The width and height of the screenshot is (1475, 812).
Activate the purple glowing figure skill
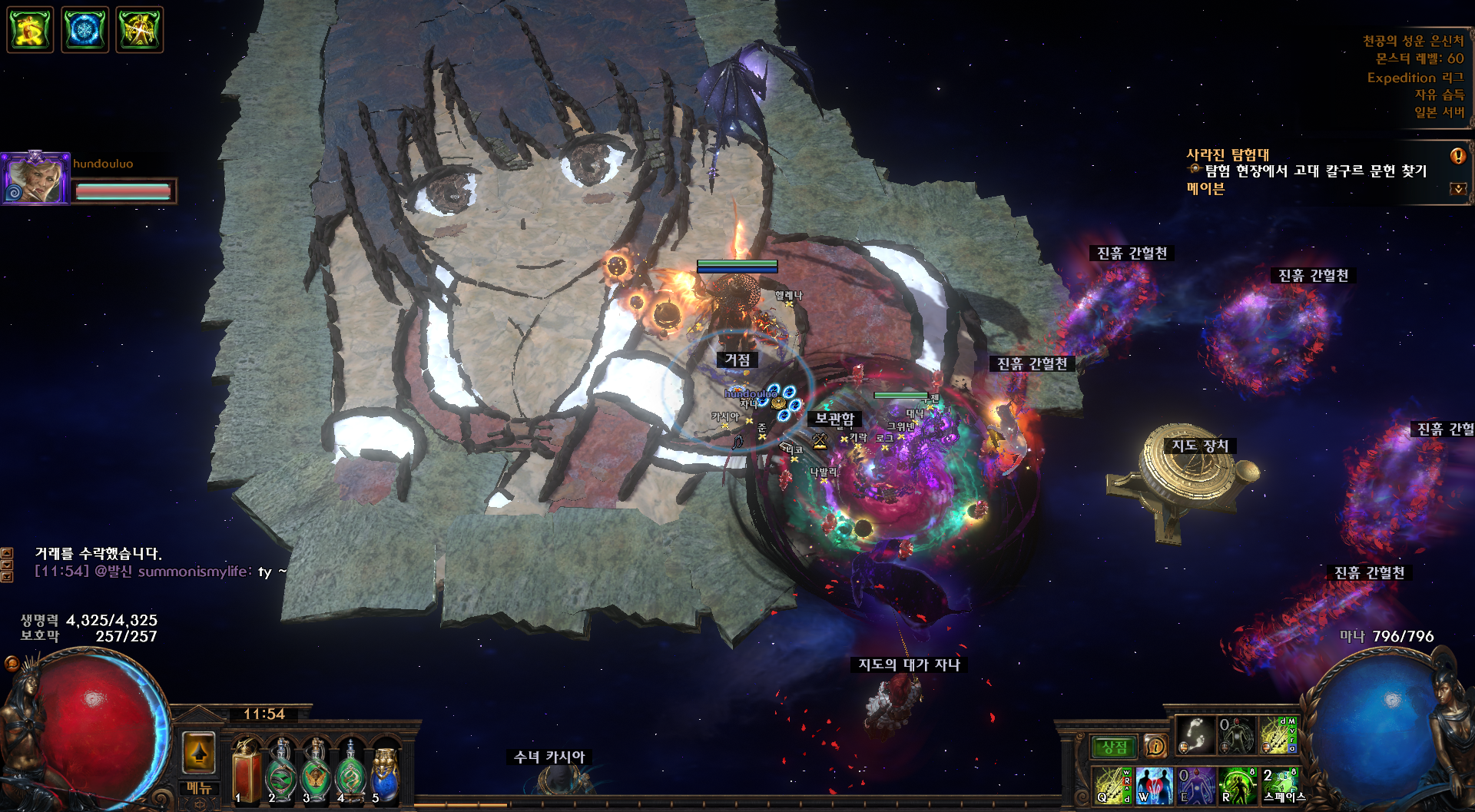click(x=1196, y=786)
